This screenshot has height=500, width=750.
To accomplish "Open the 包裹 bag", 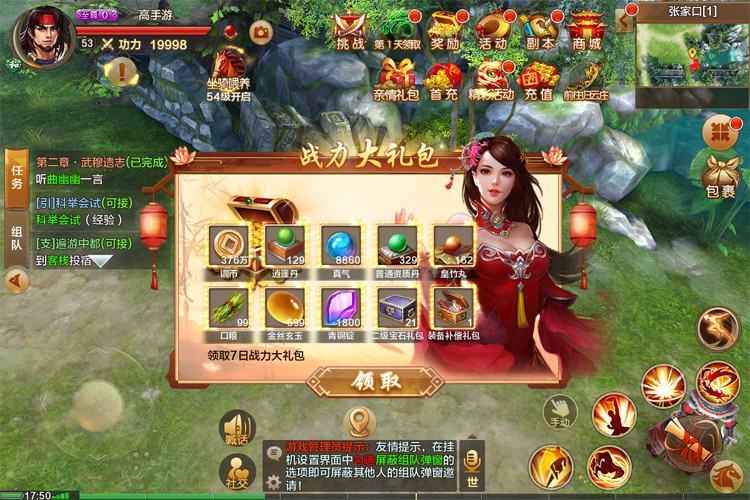I will [719, 174].
